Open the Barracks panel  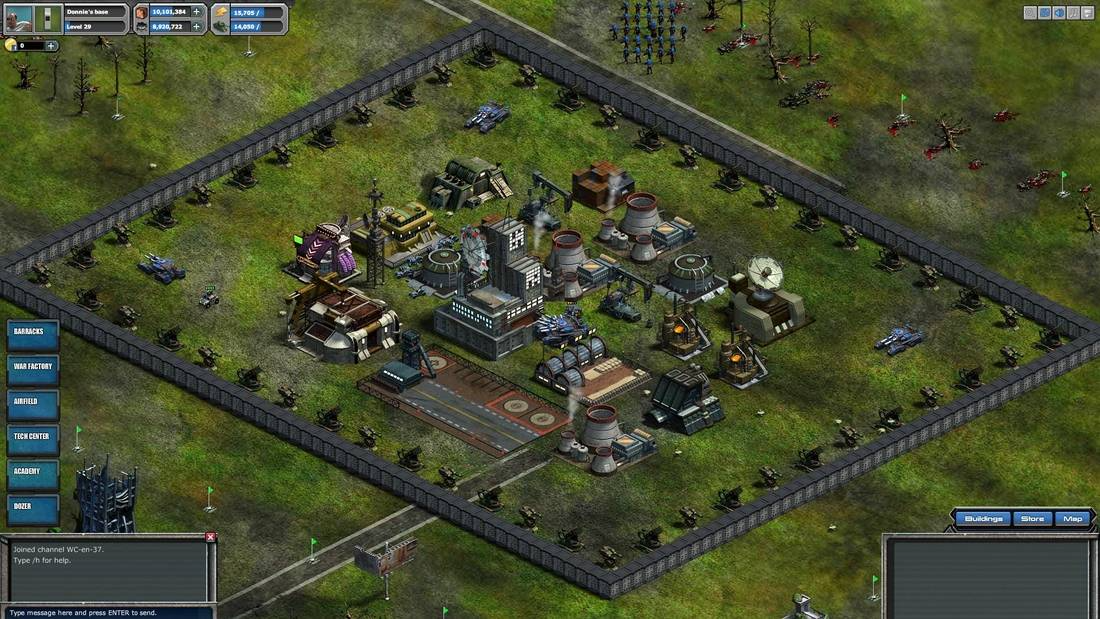33,335
